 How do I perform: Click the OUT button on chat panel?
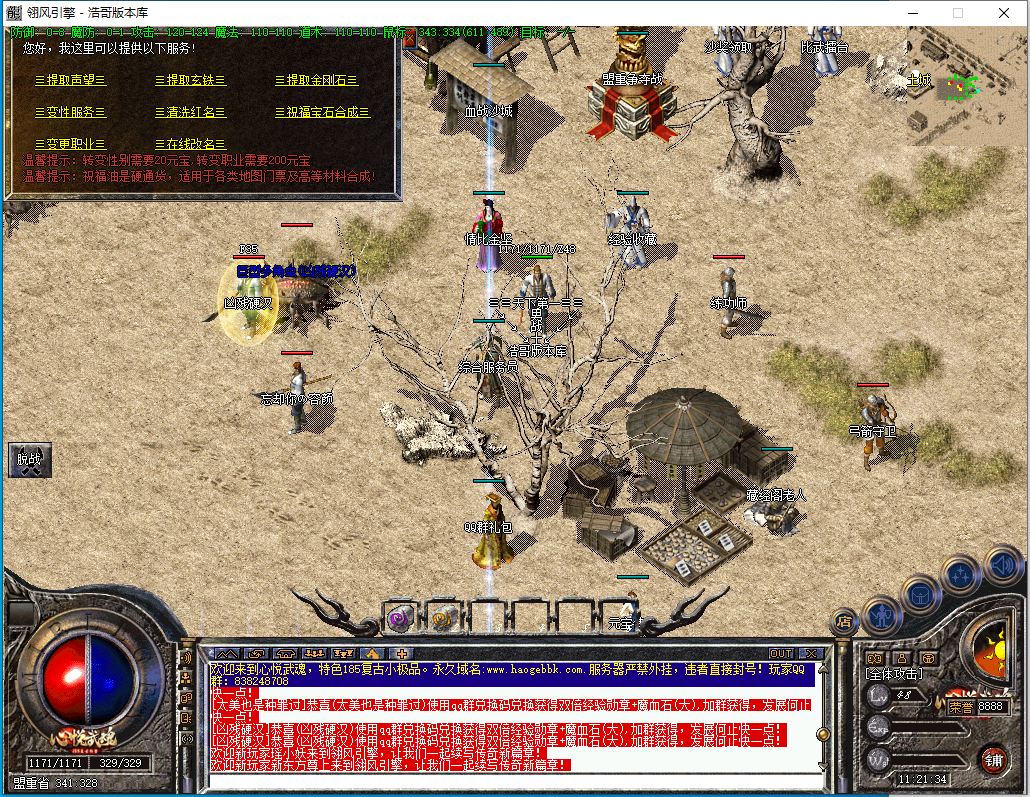781,653
